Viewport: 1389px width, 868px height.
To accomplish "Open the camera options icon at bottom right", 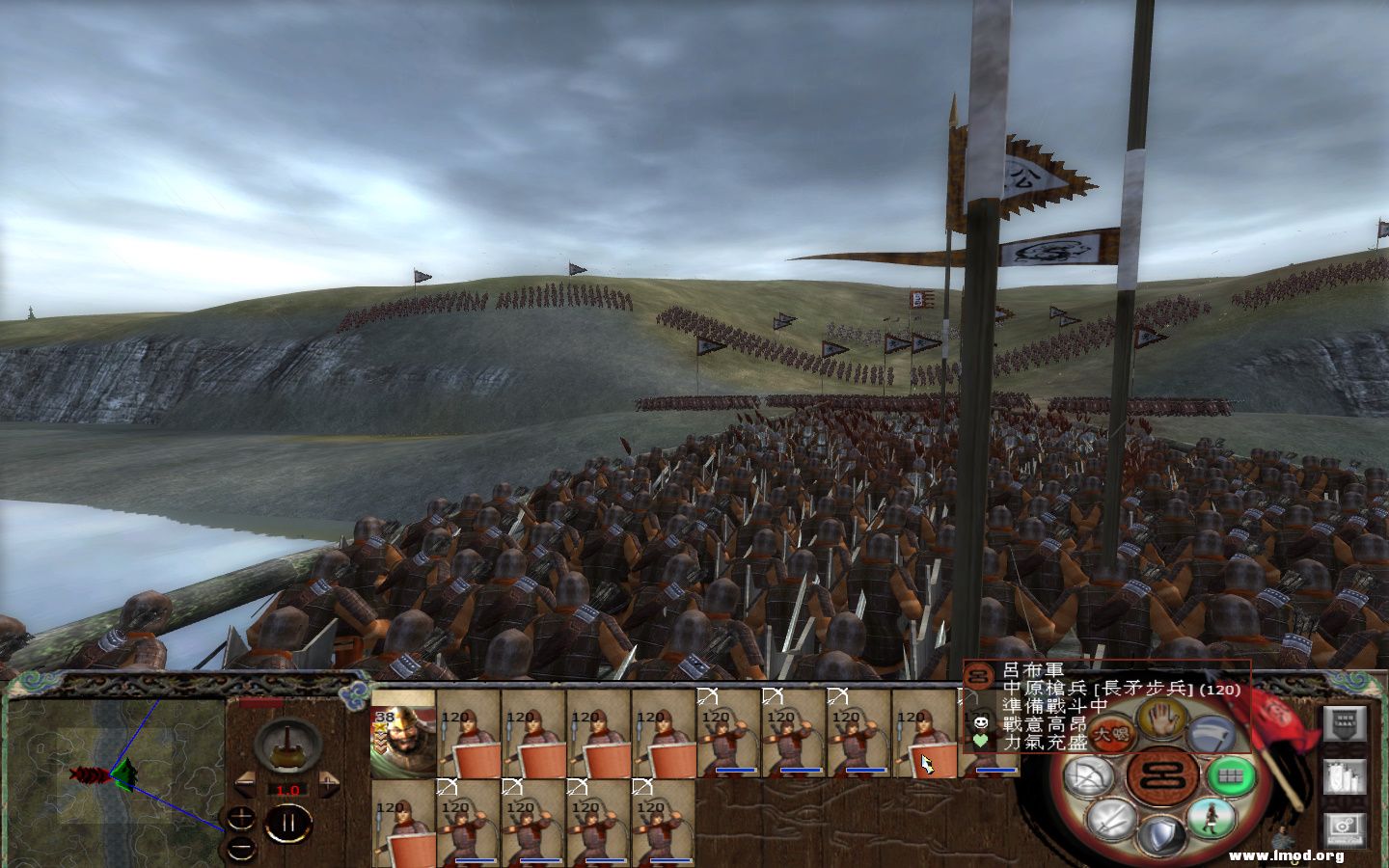I will (x=1344, y=828).
